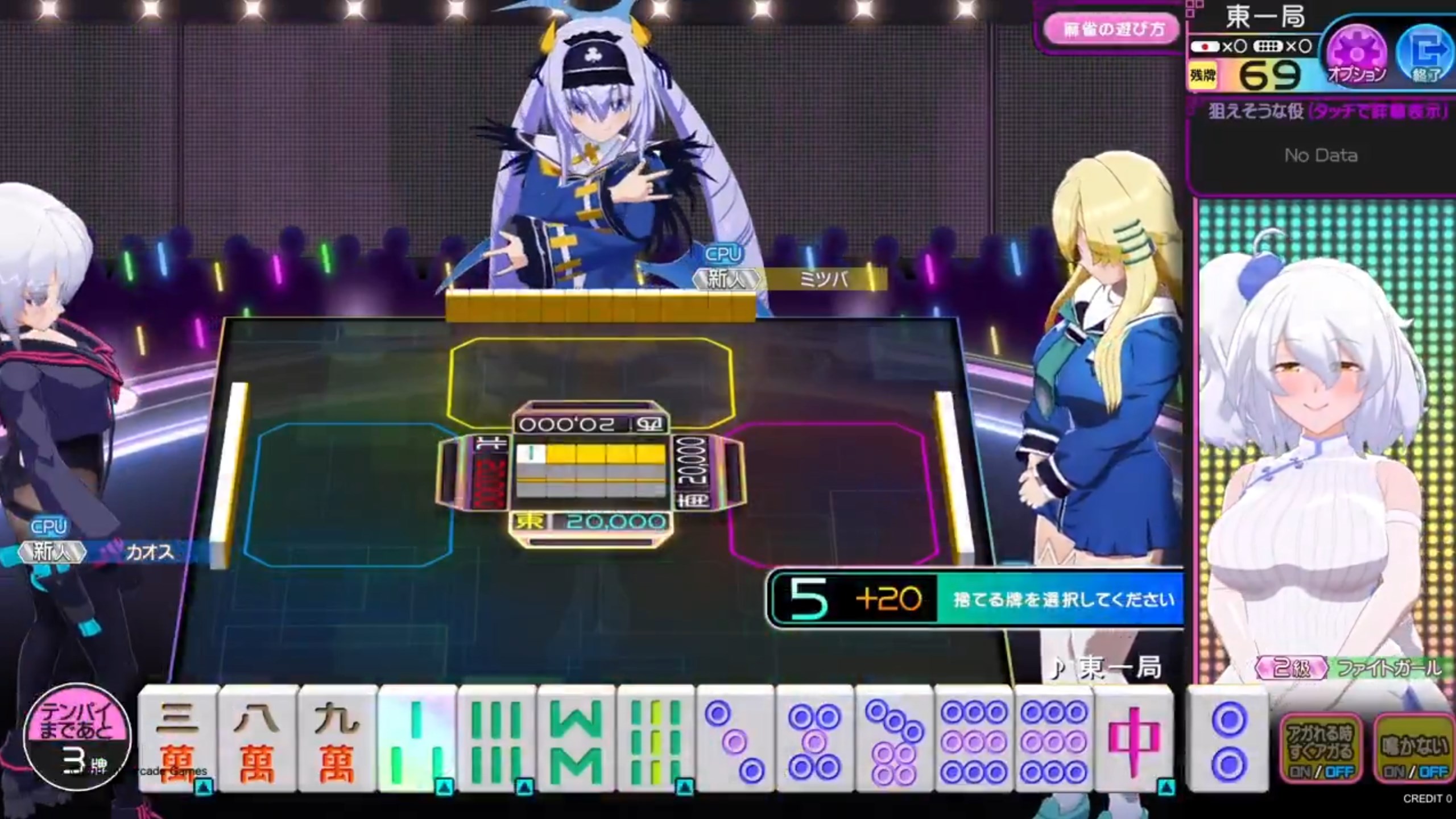Select the 7 circles tile

[x=894, y=739]
